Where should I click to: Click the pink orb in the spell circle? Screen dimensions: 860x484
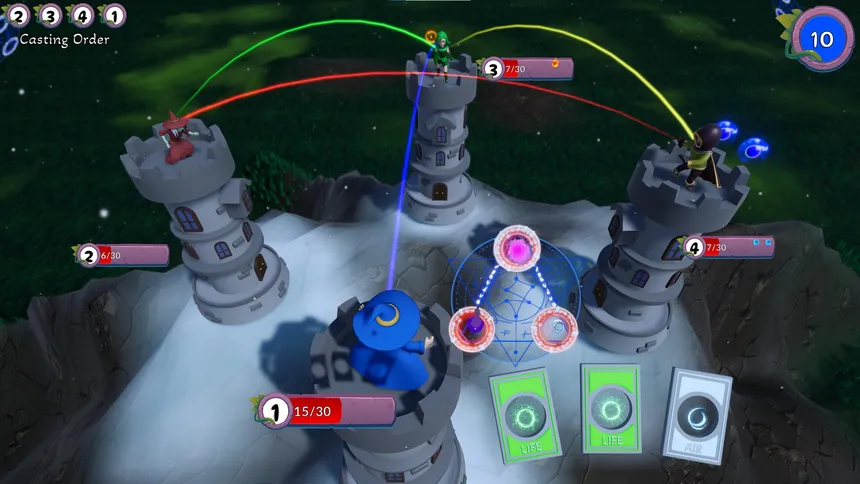pyautogui.click(x=519, y=249)
